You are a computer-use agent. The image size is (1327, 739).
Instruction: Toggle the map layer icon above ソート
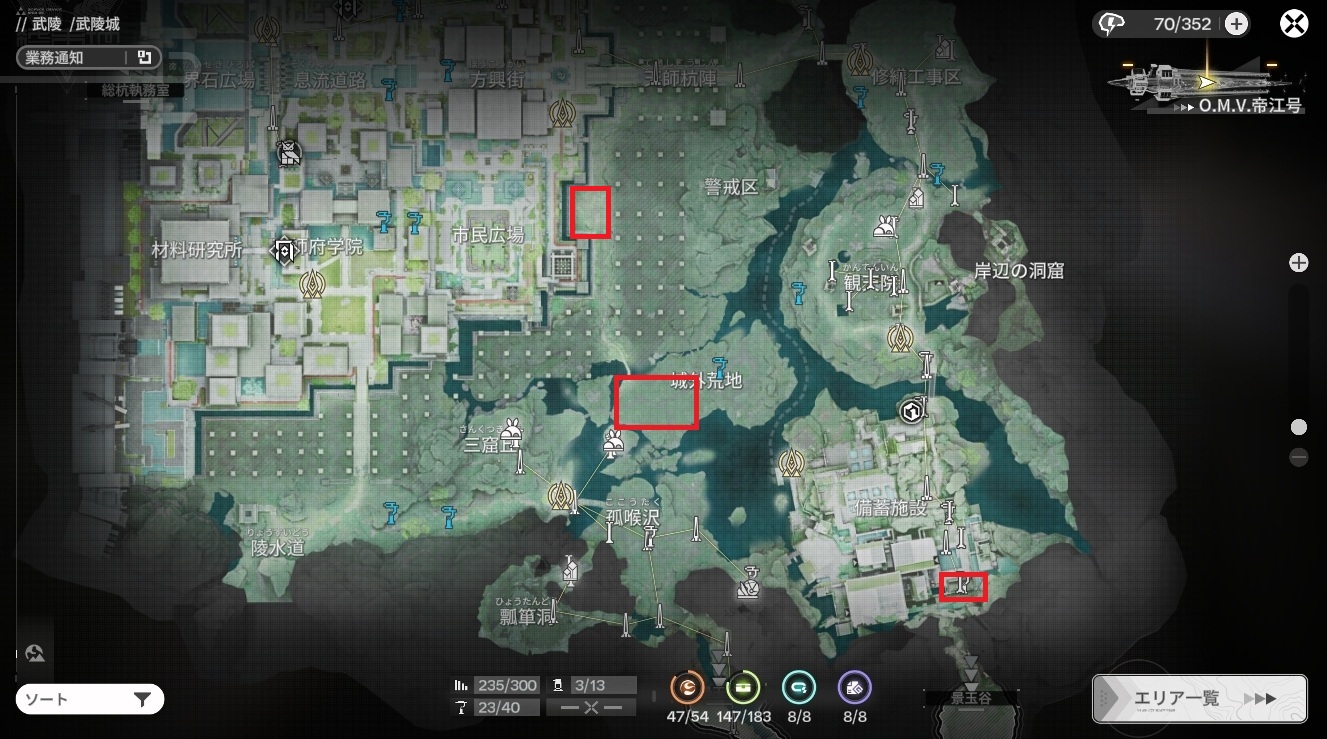click(x=36, y=654)
